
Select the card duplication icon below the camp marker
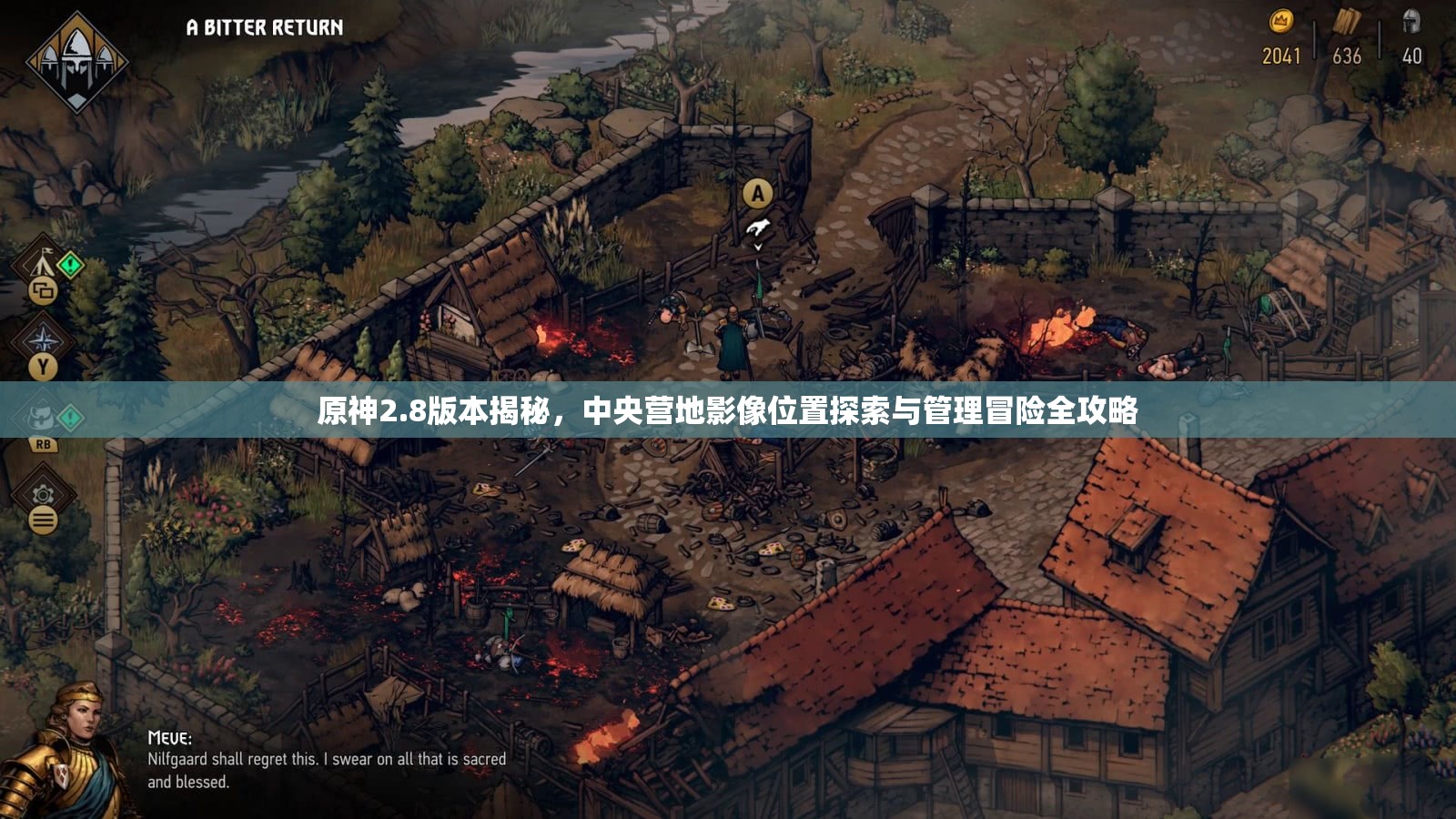pos(44,289)
